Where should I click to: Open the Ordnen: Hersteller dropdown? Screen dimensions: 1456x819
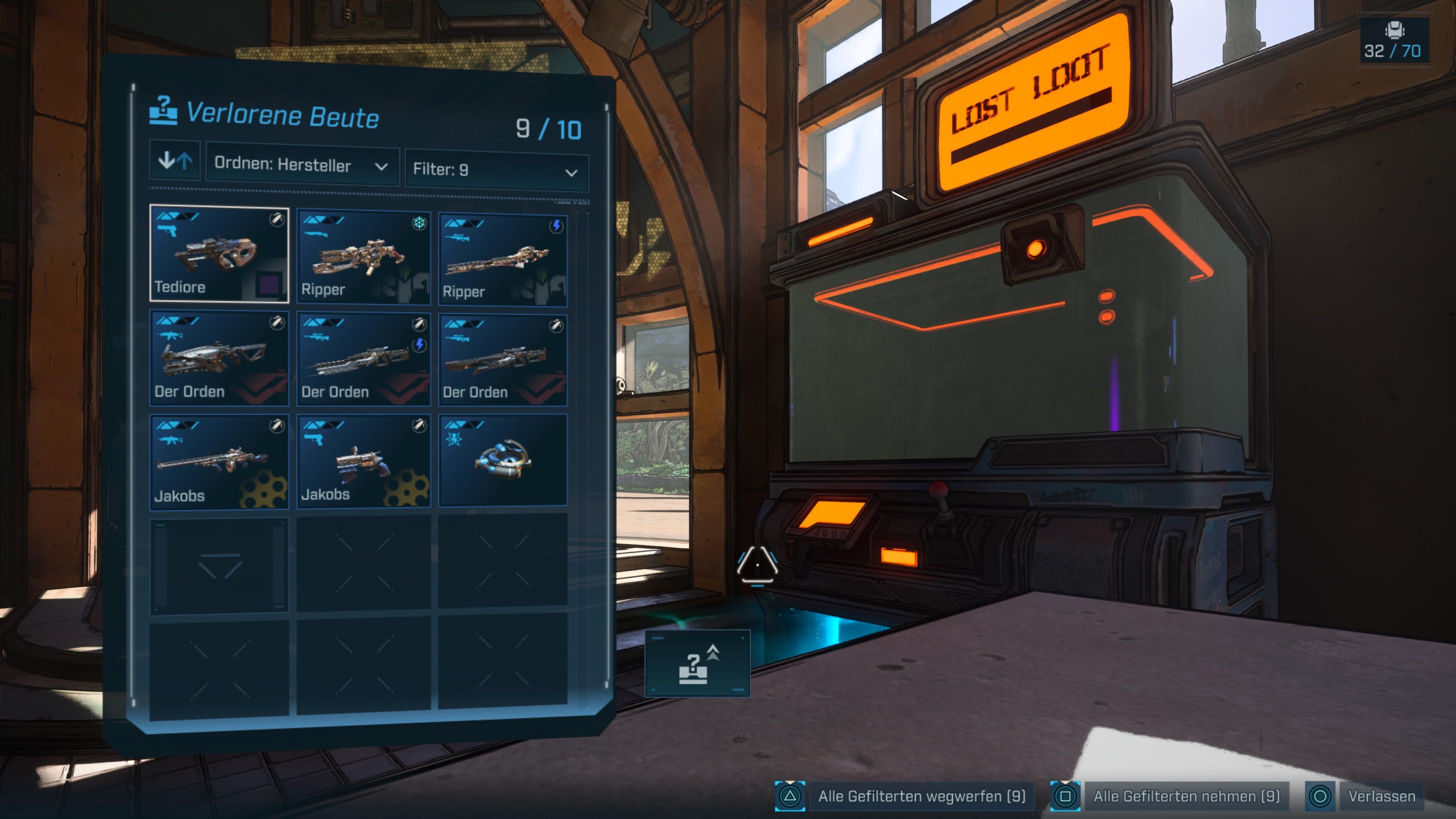tap(303, 166)
